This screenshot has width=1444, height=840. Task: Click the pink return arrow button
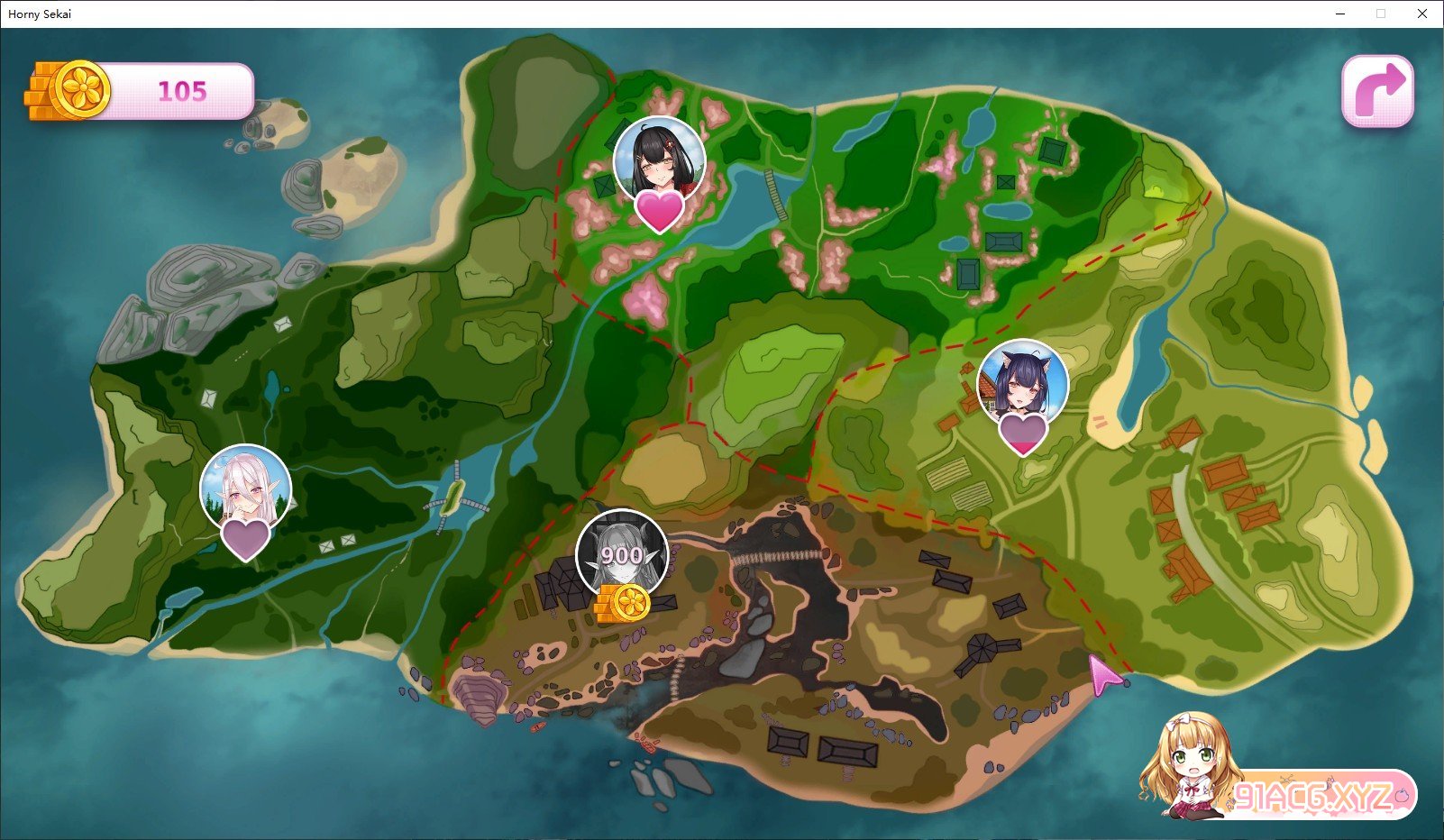tap(1377, 91)
